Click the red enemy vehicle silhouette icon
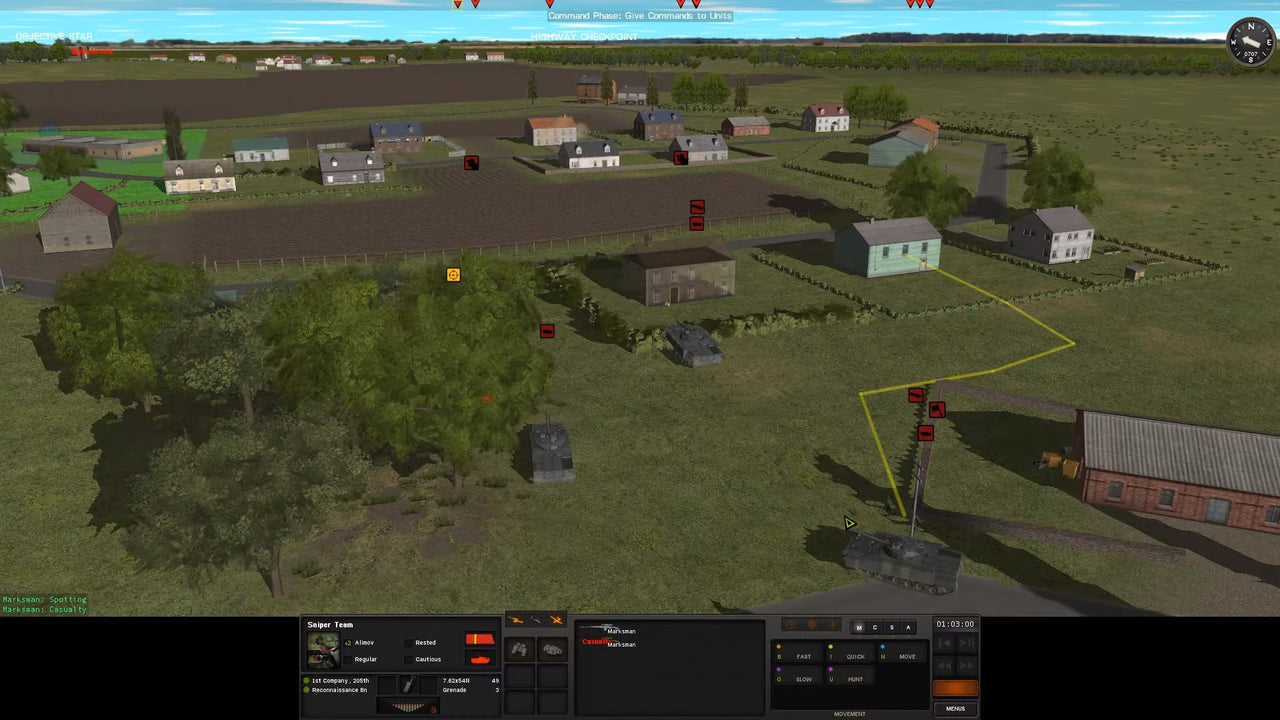This screenshot has height=720, width=1280. (x=481, y=657)
